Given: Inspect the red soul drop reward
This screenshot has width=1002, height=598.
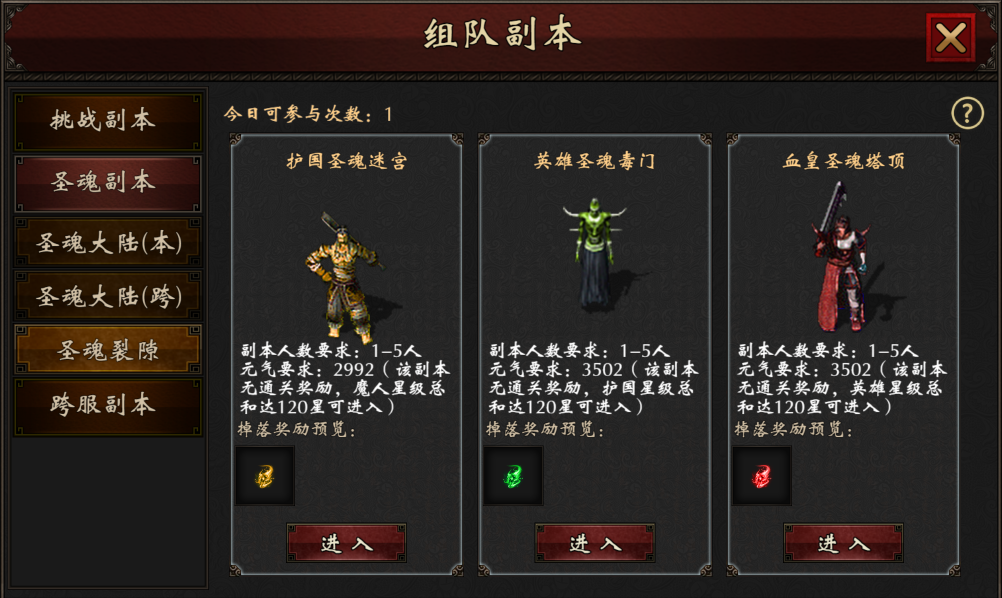Looking at the screenshot, I should (762, 476).
